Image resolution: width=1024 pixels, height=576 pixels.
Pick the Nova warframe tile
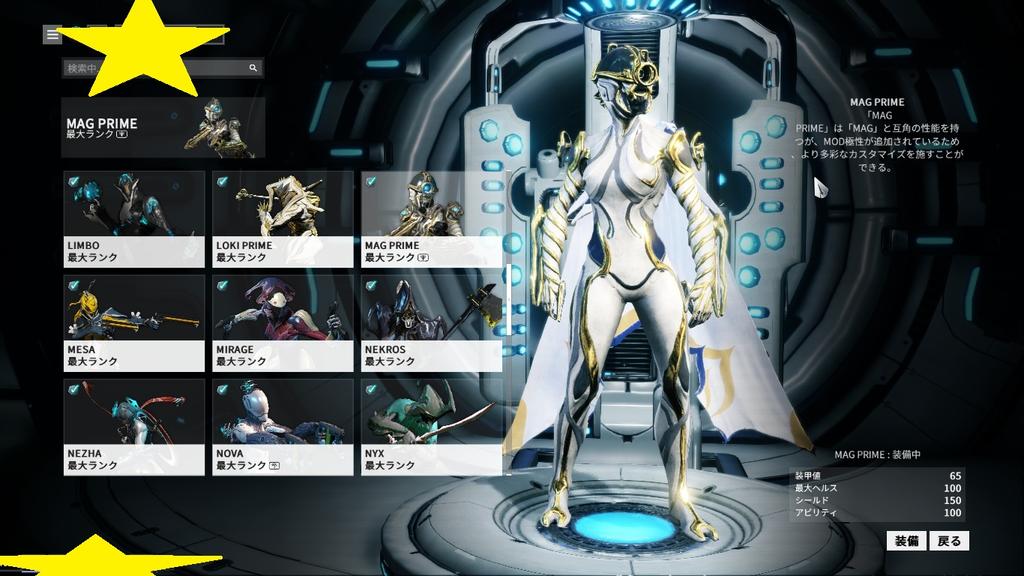(x=283, y=426)
